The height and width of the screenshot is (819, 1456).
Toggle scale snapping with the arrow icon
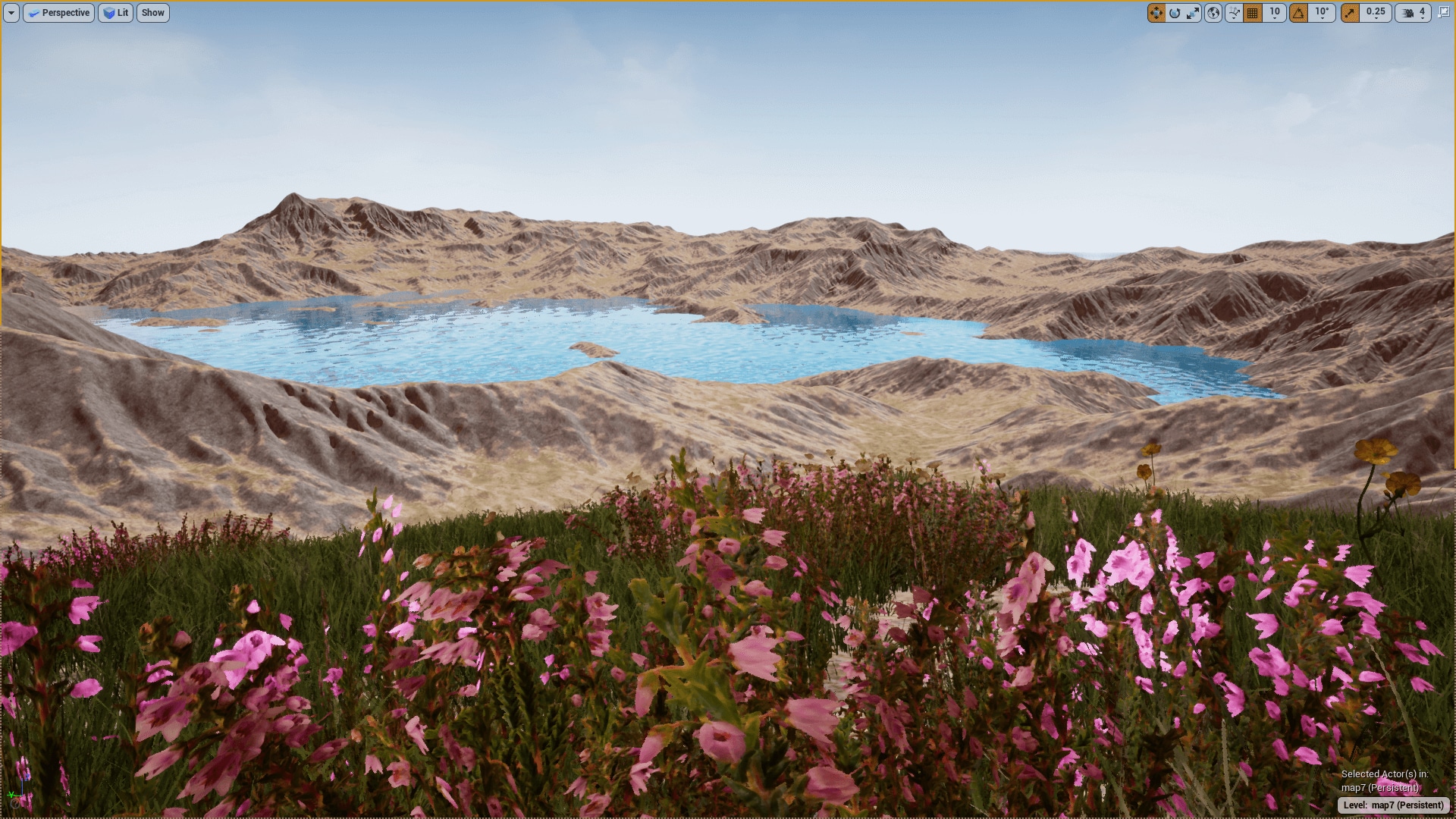(x=1350, y=13)
